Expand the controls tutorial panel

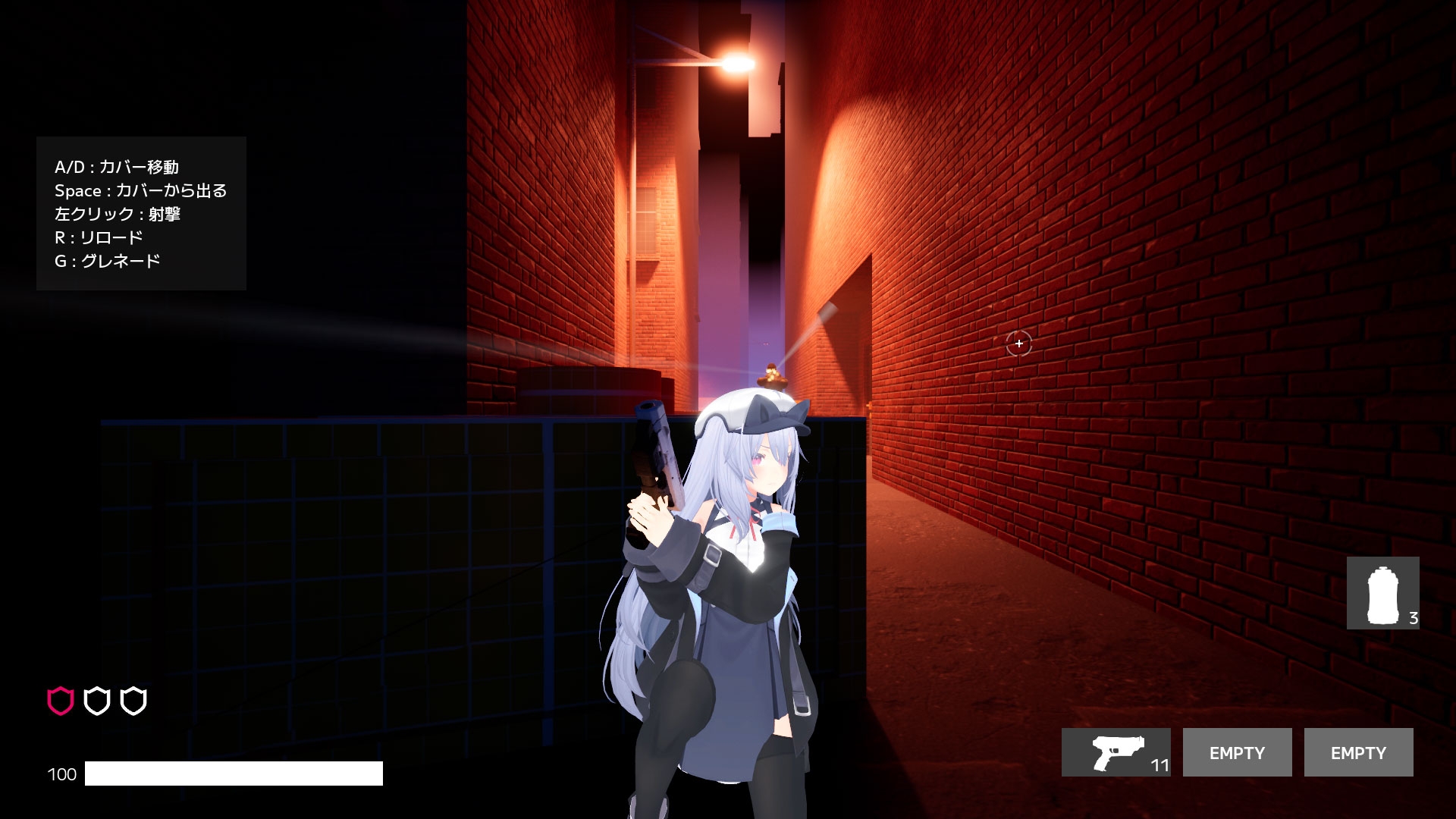pyautogui.click(x=140, y=213)
